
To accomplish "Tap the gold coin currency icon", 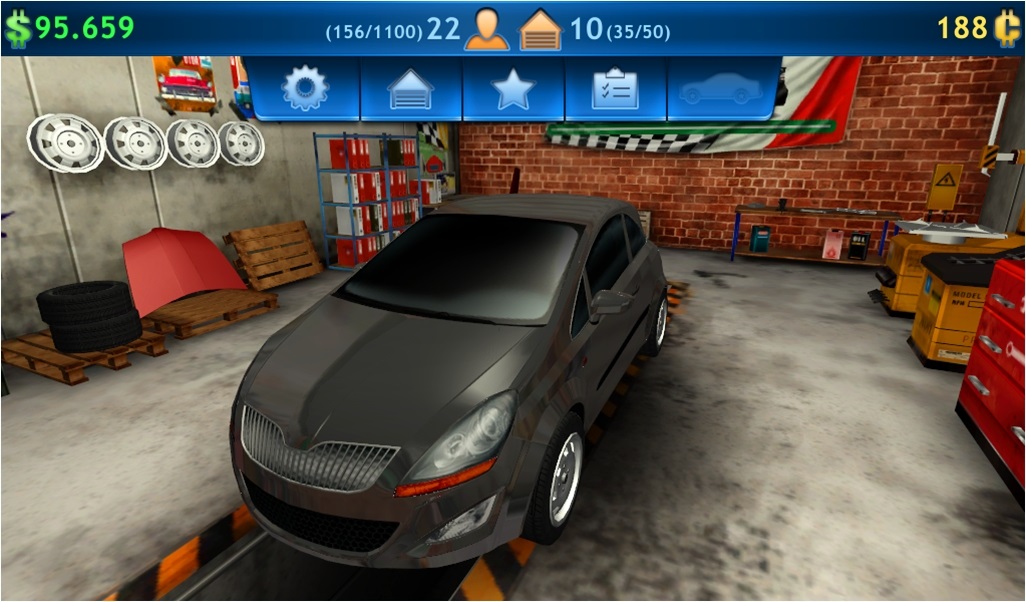I will pos(1005,28).
